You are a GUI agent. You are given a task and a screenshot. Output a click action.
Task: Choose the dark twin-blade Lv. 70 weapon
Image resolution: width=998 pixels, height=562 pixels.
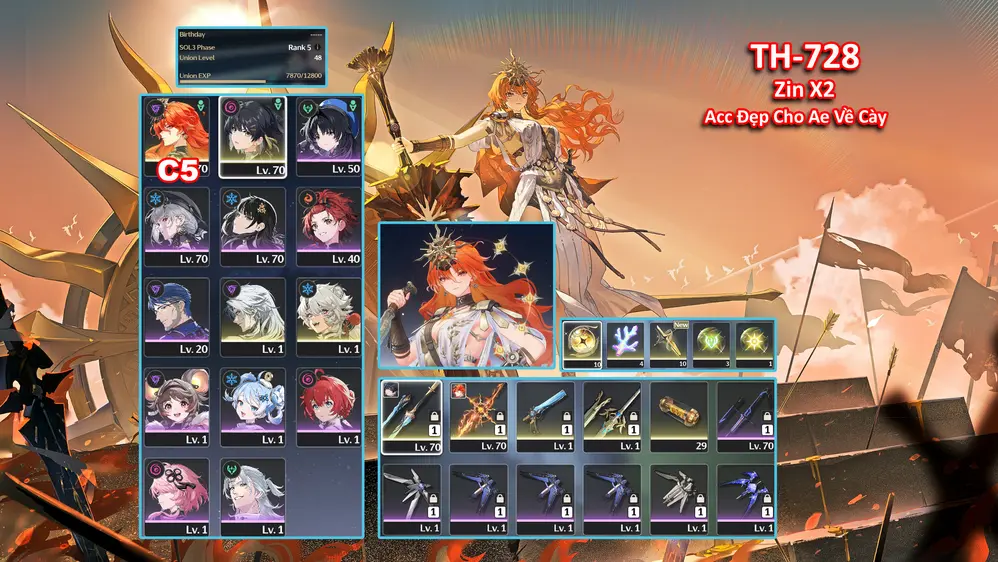point(746,417)
